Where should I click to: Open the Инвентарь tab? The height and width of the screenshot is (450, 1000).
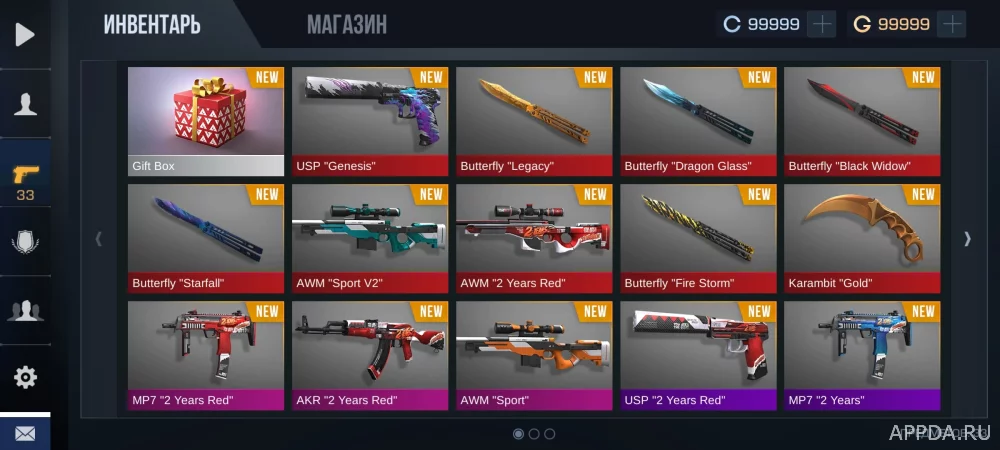pyautogui.click(x=152, y=24)
